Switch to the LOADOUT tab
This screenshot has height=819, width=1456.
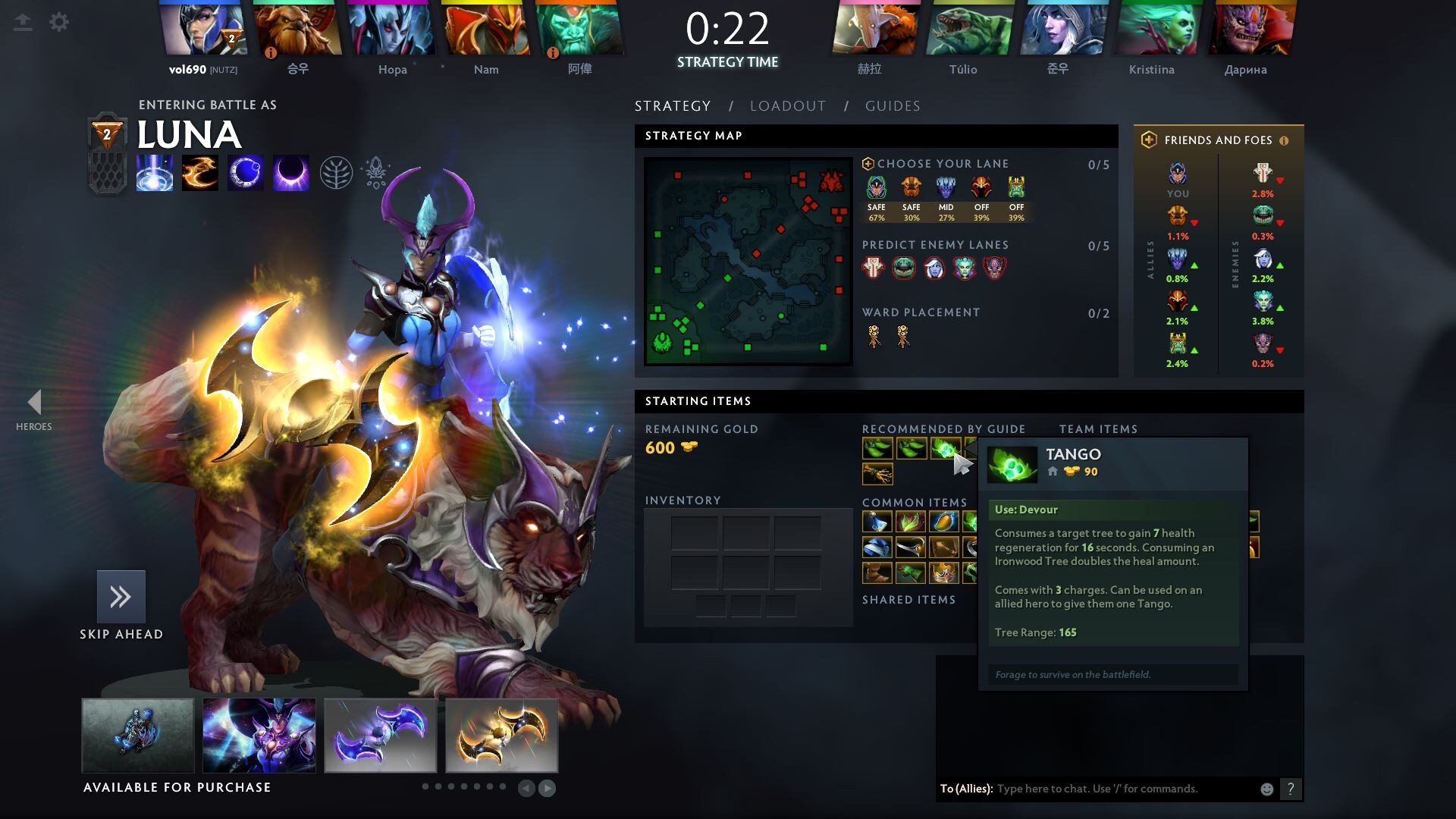tap(787, 106)
